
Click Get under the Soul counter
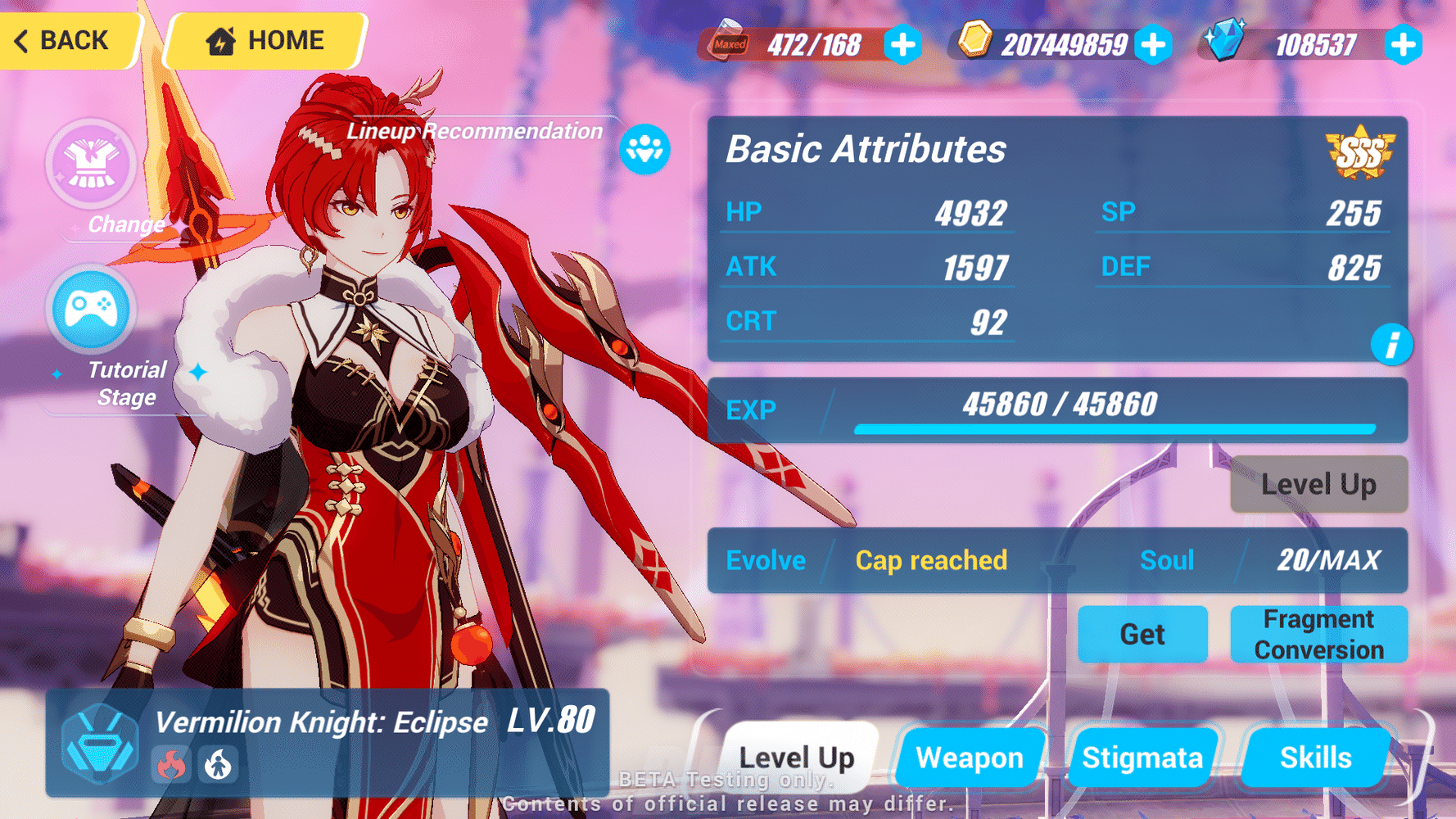(1142, 634)
